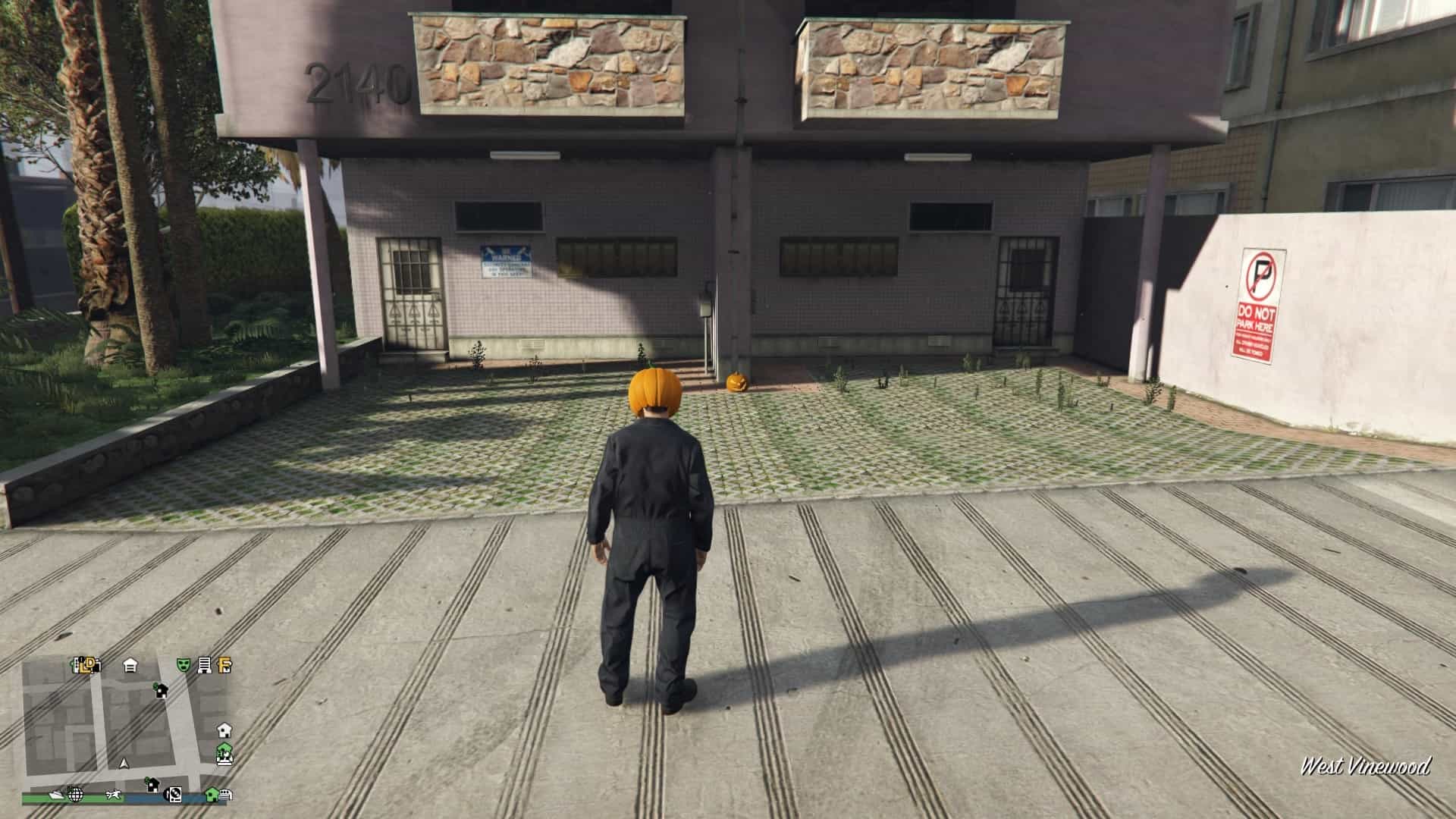Select the white house blip on minimap edge

[x=224, y=731]
